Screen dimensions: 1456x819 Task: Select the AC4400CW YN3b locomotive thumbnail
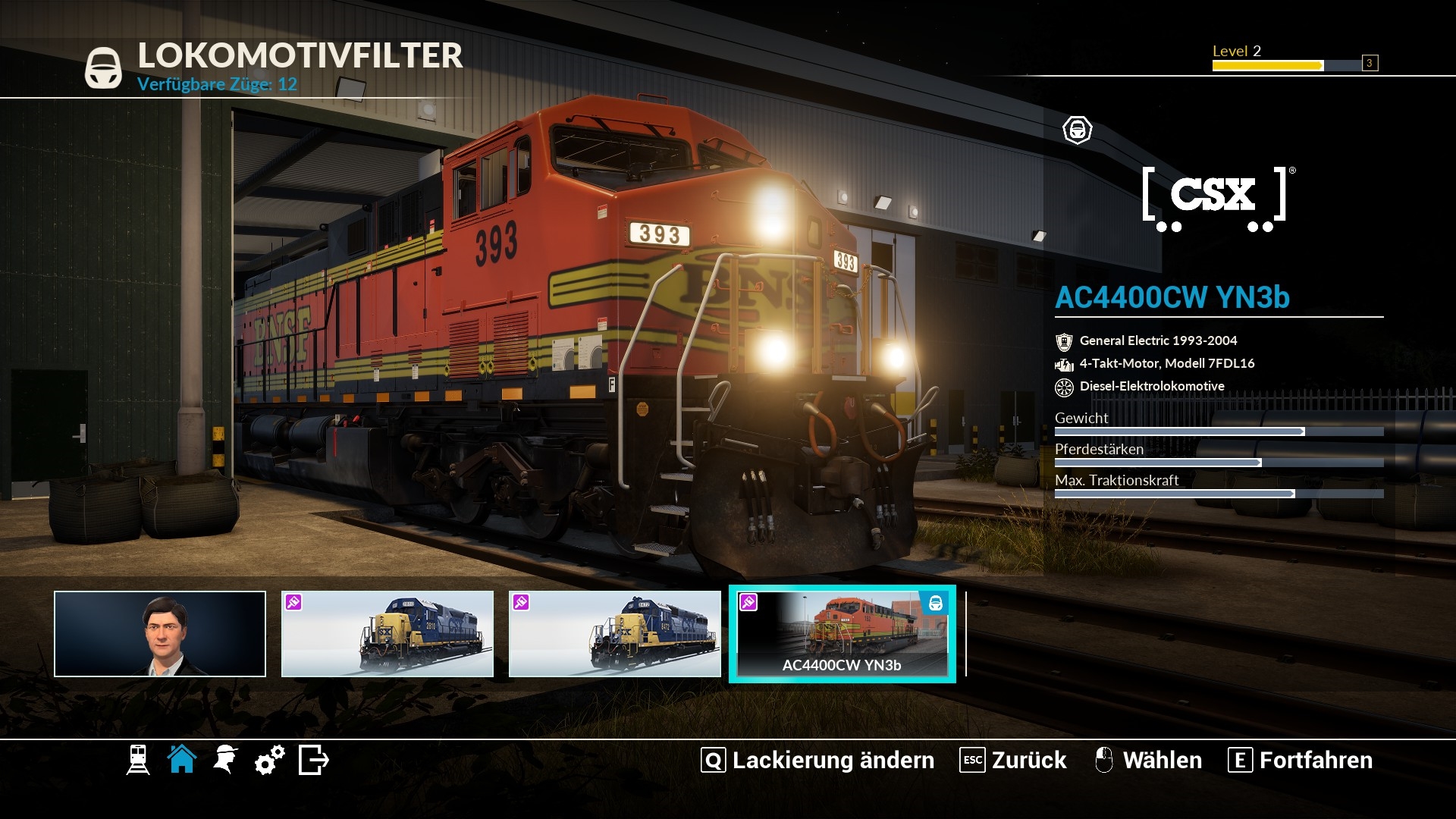[x=843, y=634]
